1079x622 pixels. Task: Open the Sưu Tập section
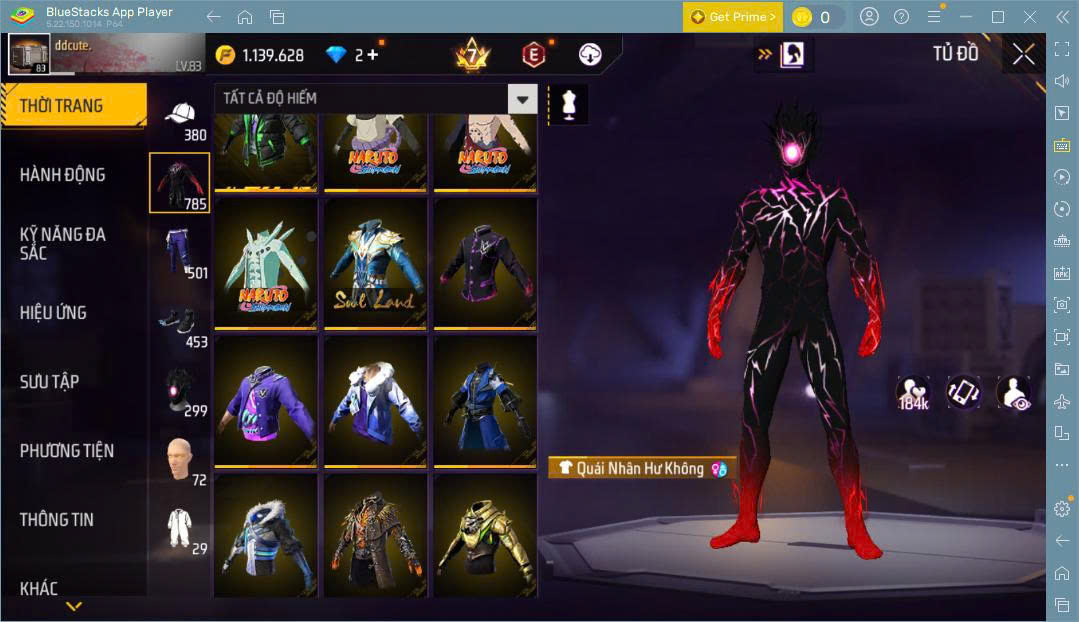click(x=50, y=382)
